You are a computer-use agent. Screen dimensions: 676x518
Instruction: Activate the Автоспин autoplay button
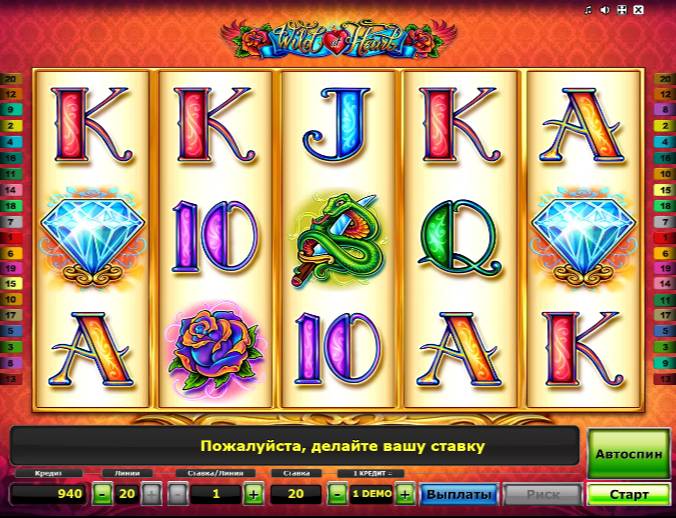(628, 453)
